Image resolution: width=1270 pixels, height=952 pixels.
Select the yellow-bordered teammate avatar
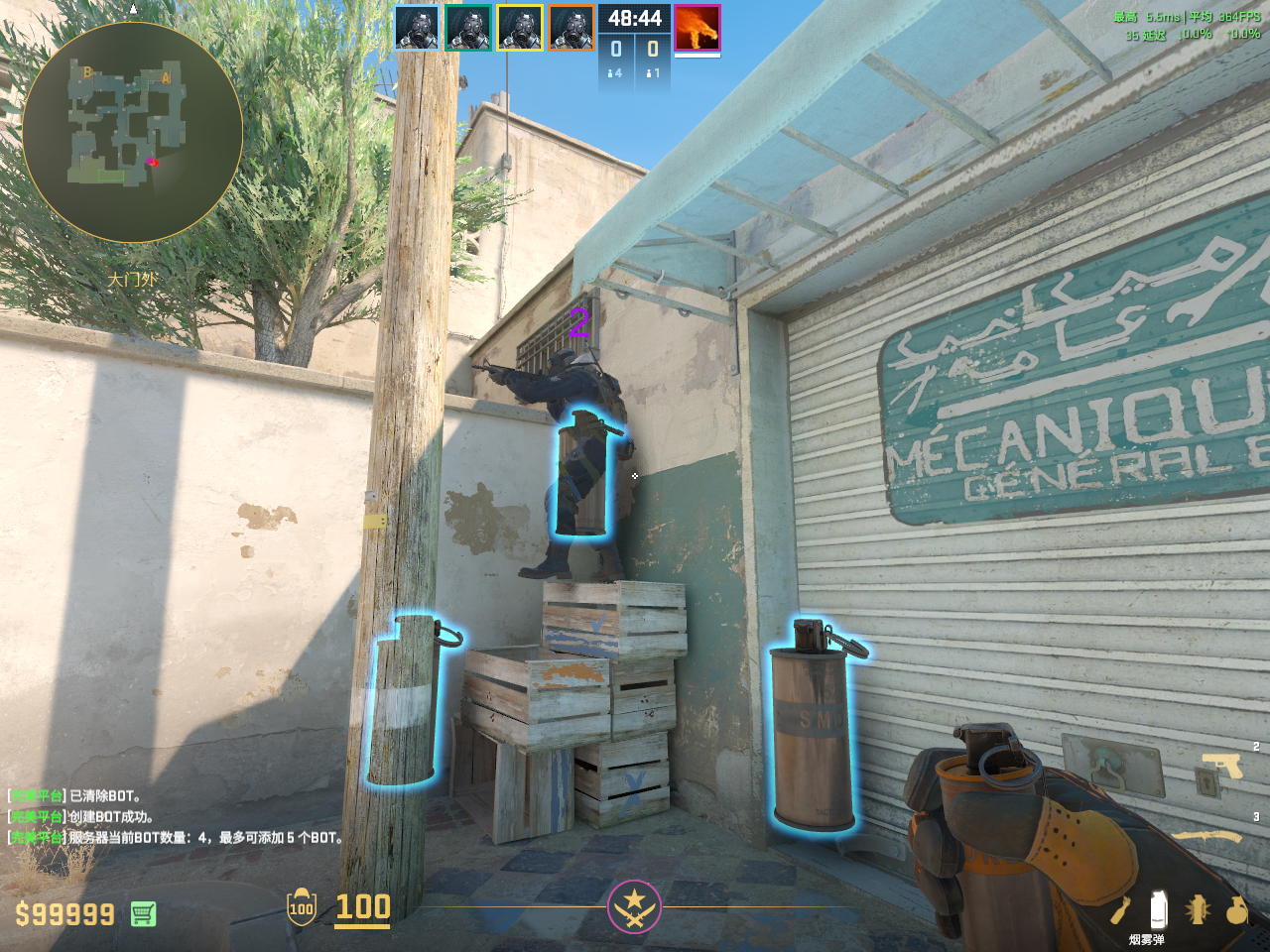pos(520,28)
